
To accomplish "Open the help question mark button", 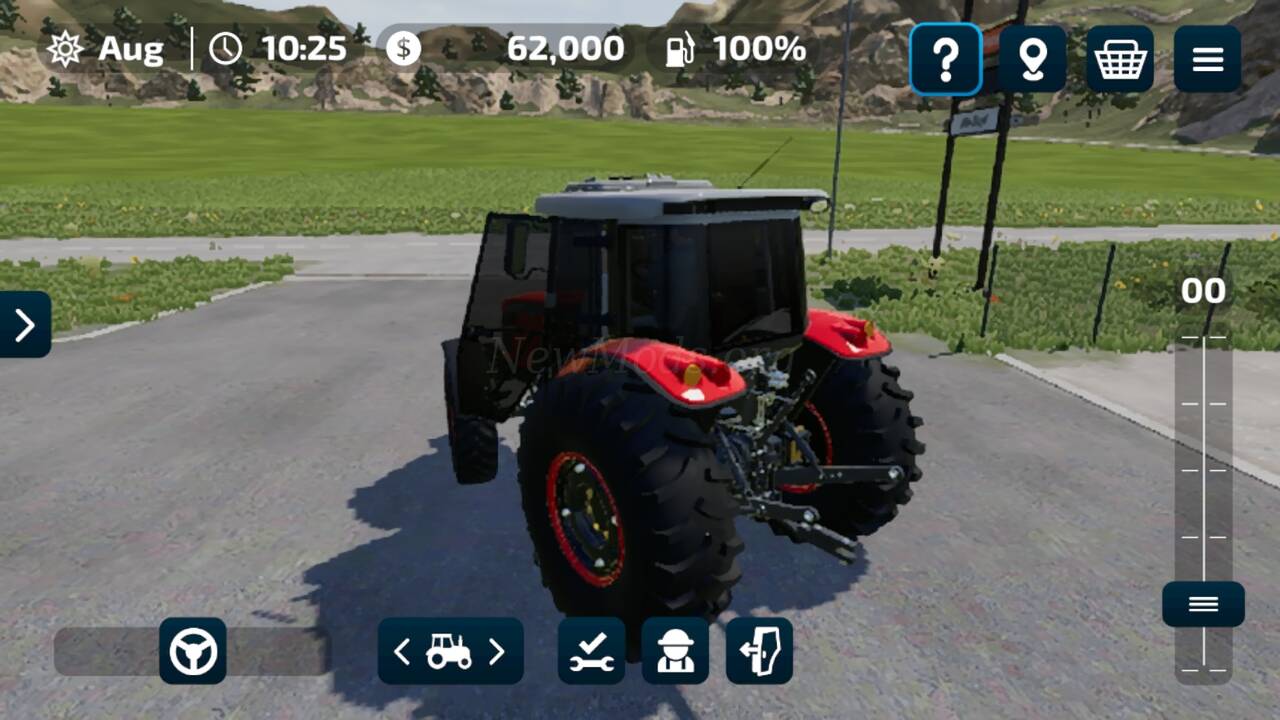I will click(945, 60).
